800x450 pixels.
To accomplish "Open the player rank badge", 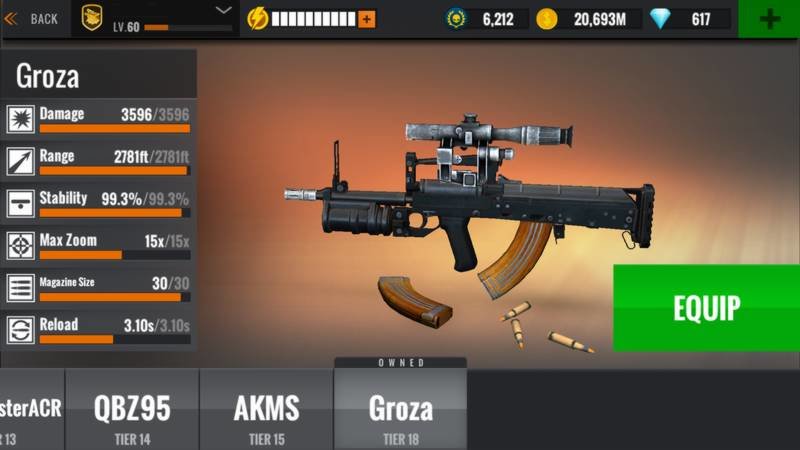I will (x=92, y=18).
